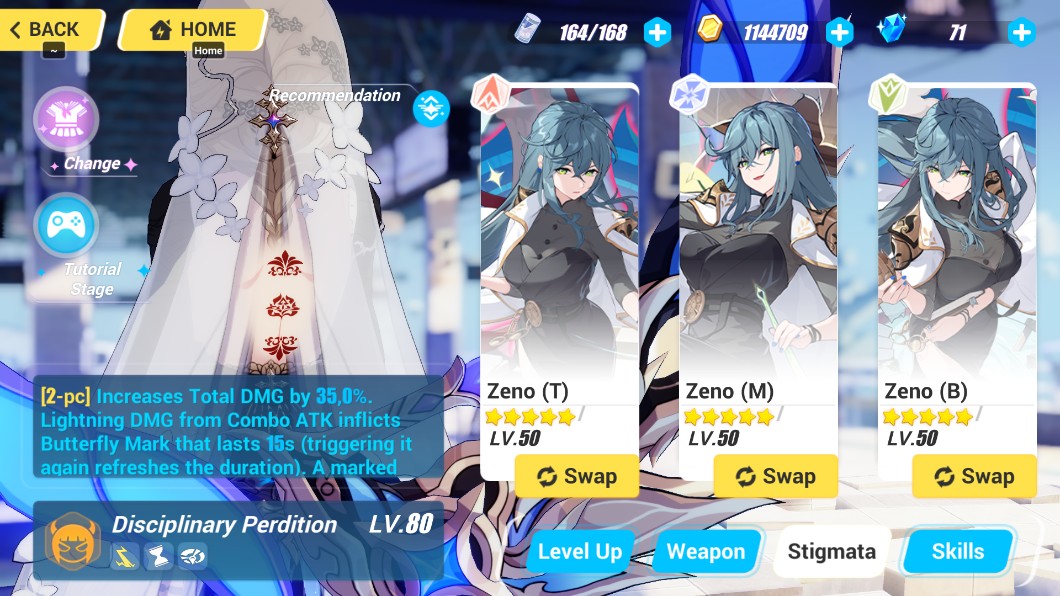Image resolution: width=1060 pixels, height=596 pixels.
Task: Select the Zeno (M) stigmata card
Action: pyautogui.click(x=758, y=260)
